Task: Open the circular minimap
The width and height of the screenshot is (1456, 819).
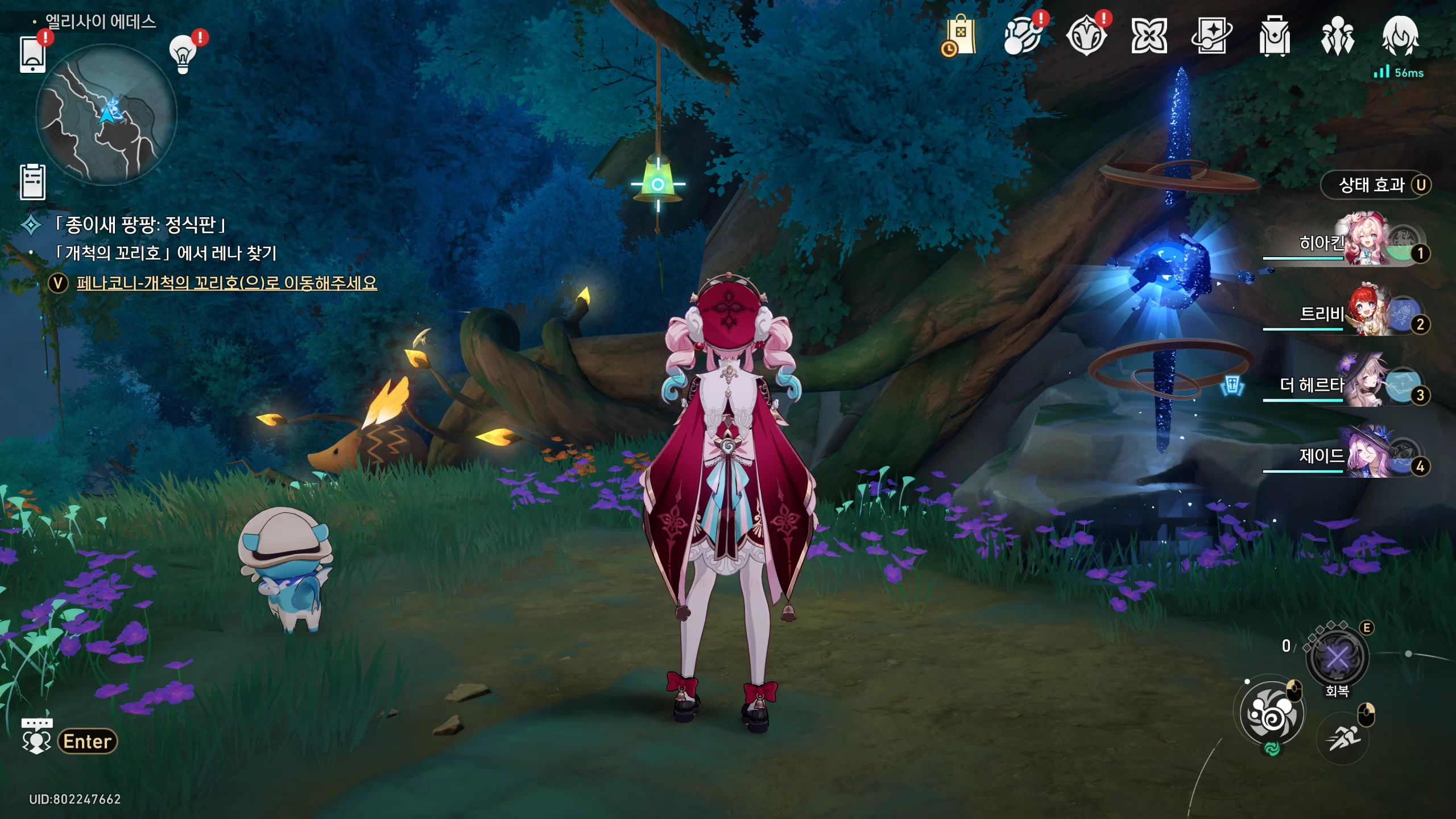Action: tap(106, 115)
